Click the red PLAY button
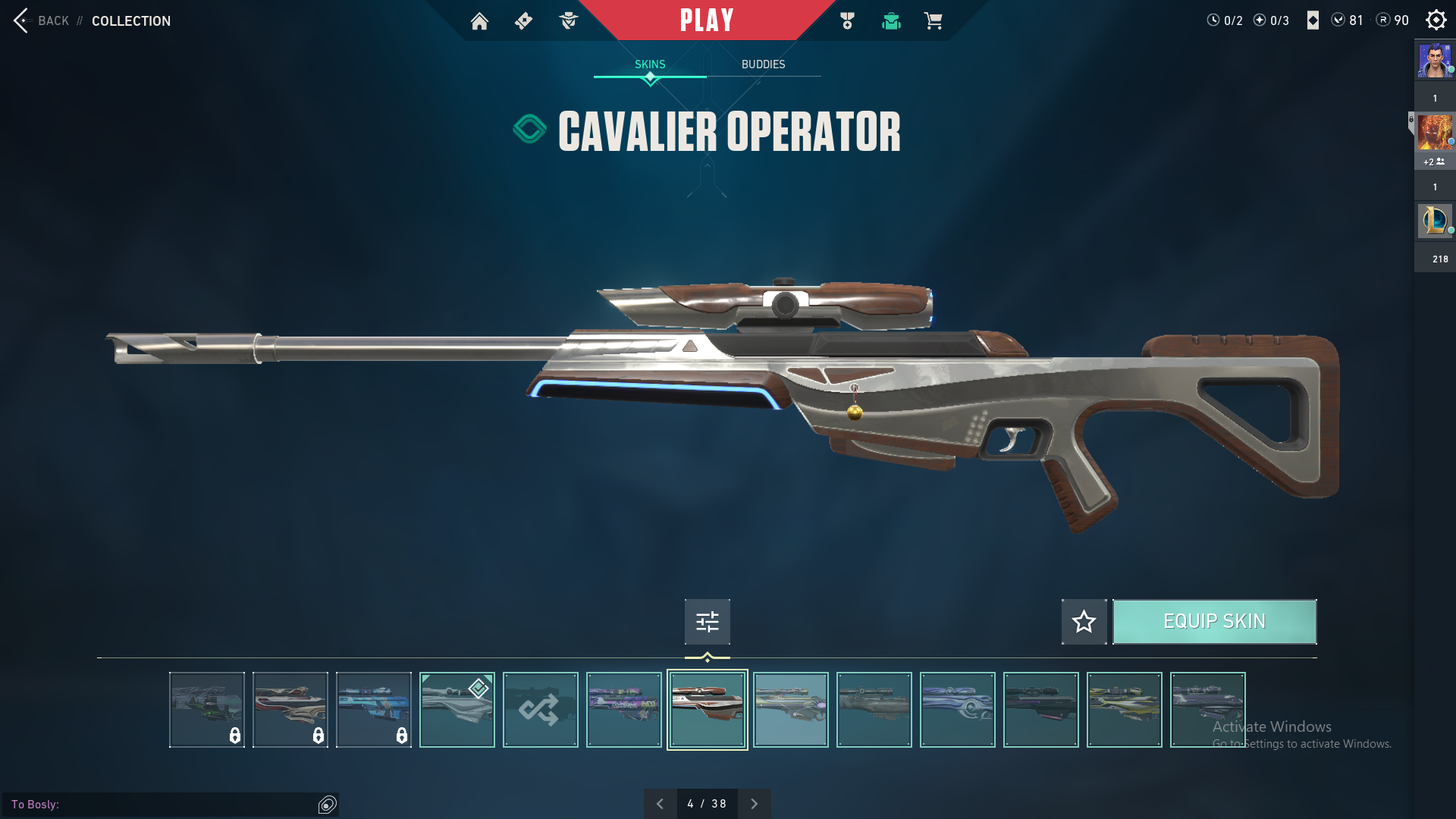Viewport: 1456px width, 819px height. tap(707, 20)
